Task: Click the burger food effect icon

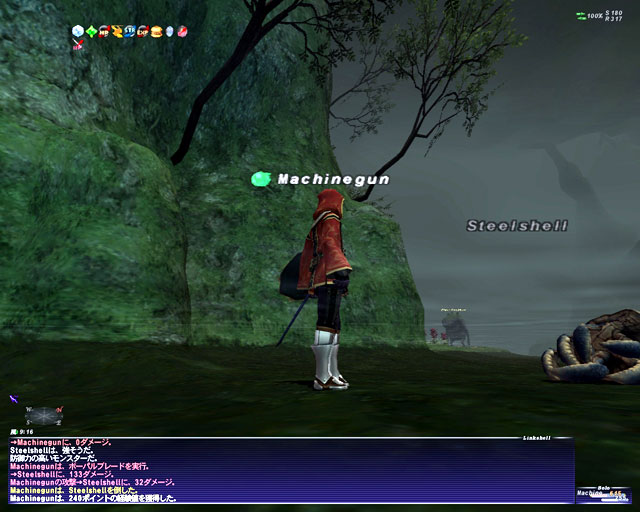Action: point(156,31)
